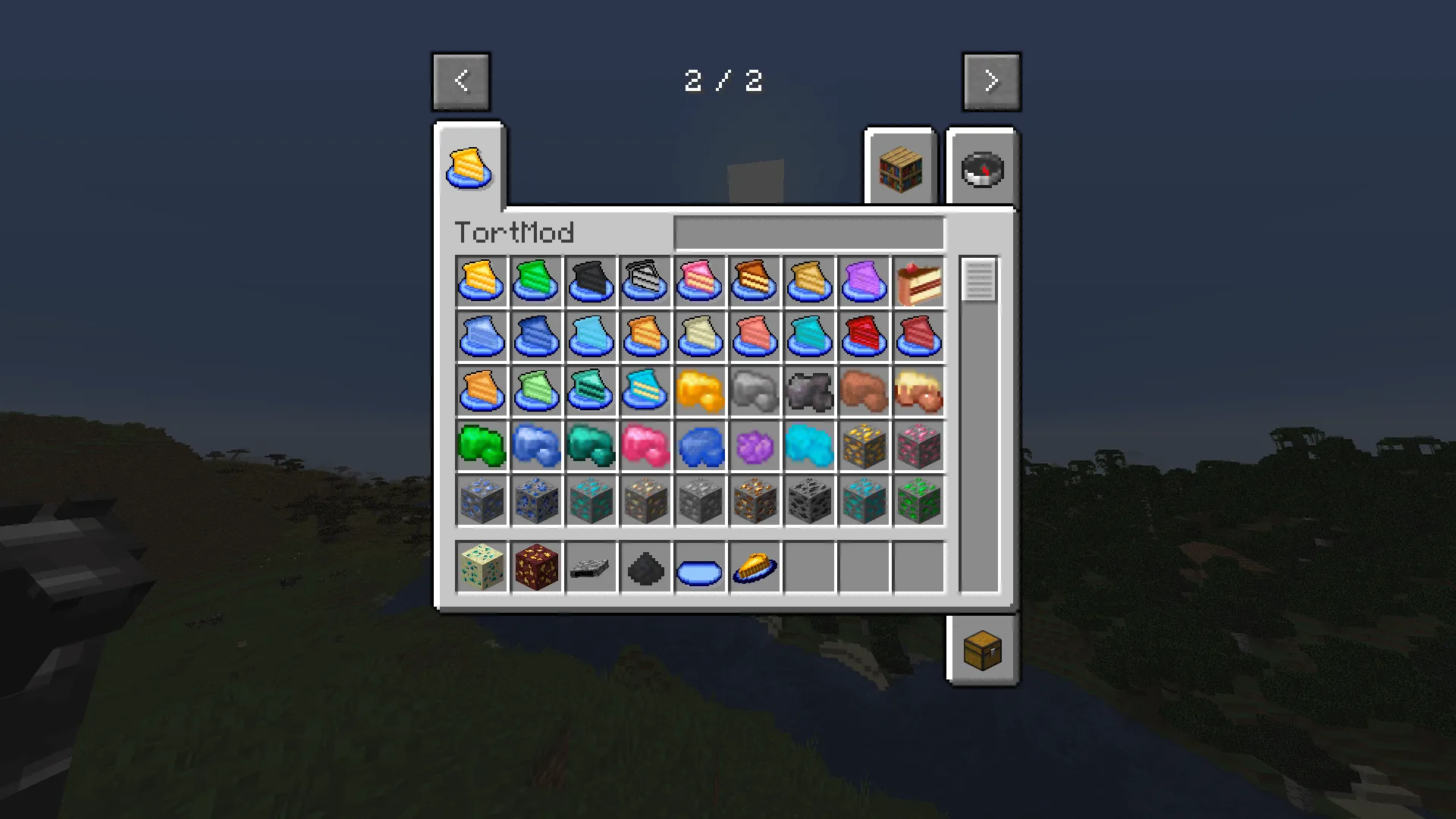
Task: Pick the purple cake slice
Action: click(x=864, y=282)
